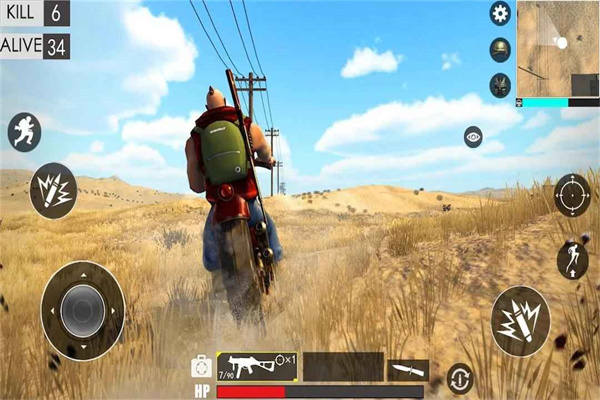The height and width of the screenshot is (400, 600).
Task: Tap the crosshair aim button
Action: pos(572,194)
